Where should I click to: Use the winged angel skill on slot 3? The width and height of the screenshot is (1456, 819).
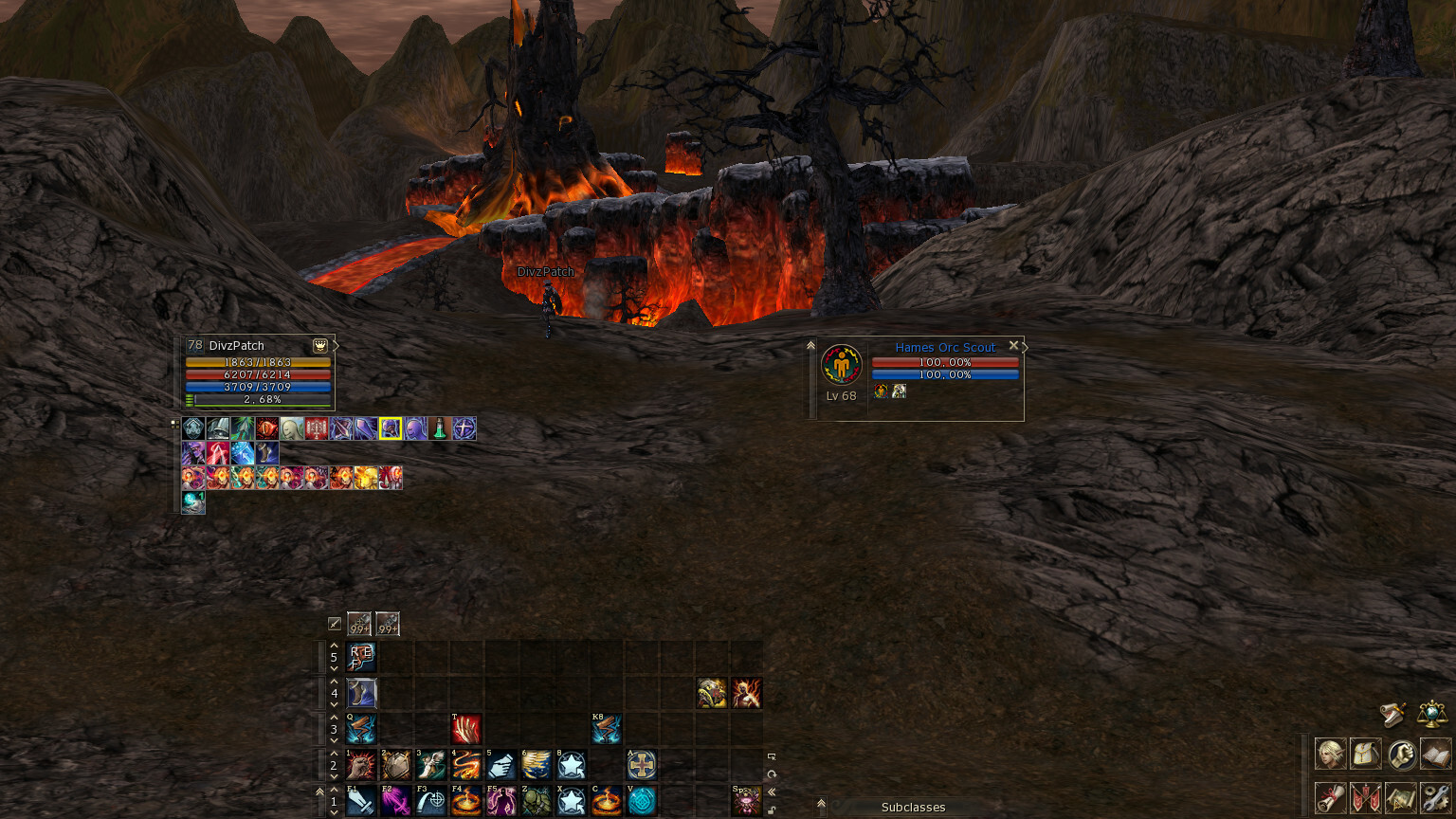(x=431, y=765)
